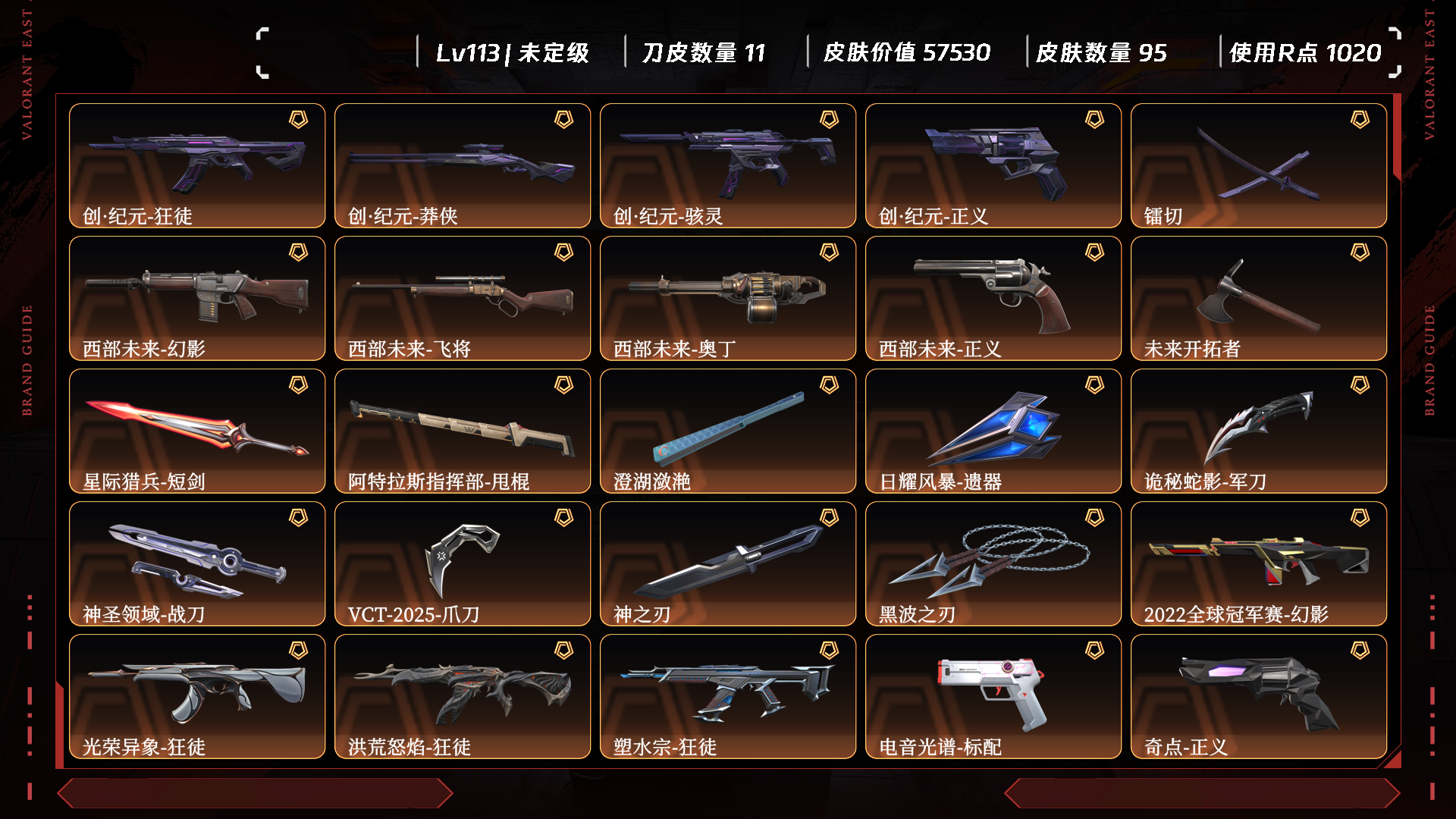
Task: Select the 黑波之刃 chained blades skin
Action: (993, 563)
